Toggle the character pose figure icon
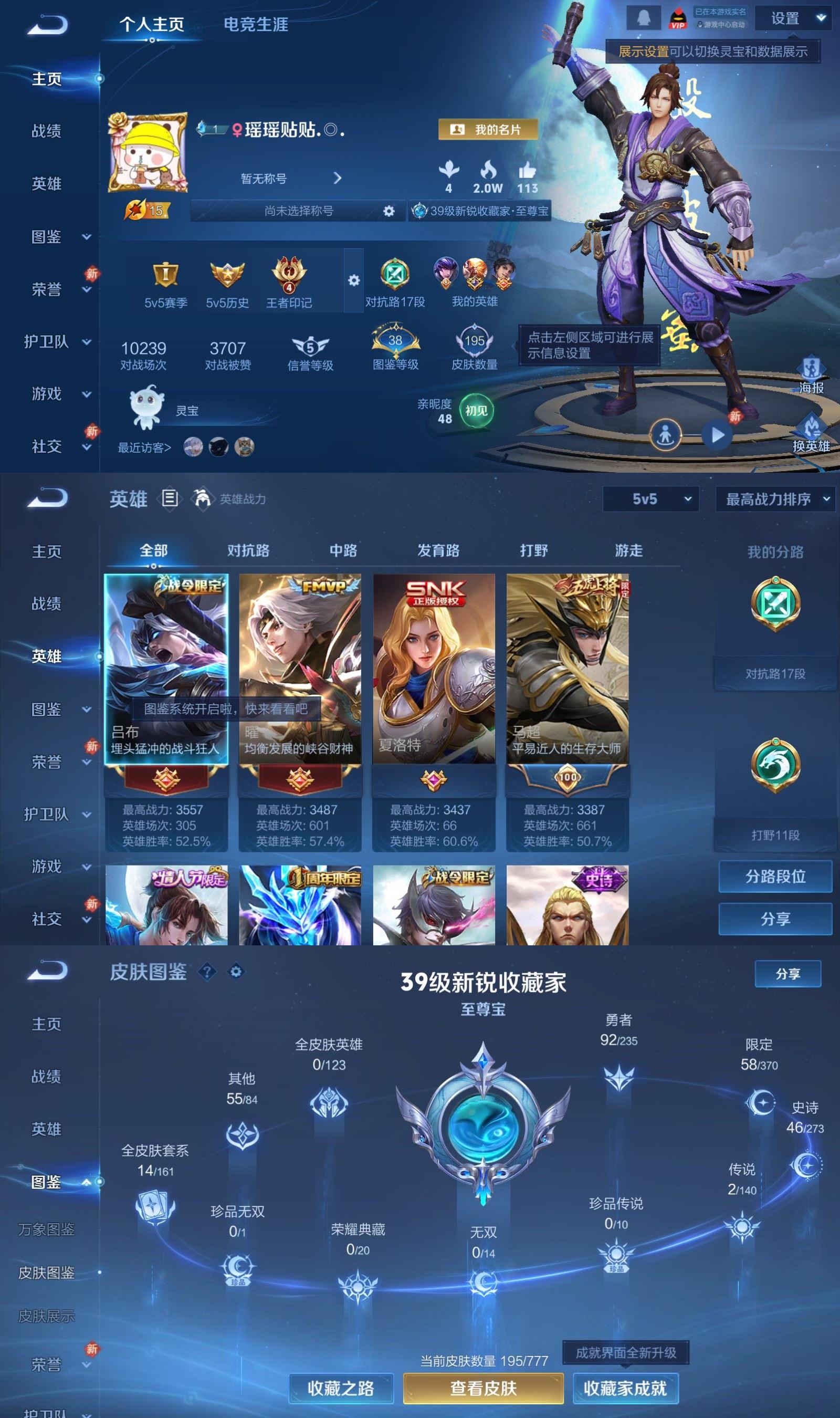Image resolution: width=840 pixels, height=1418 pixels. (667, 434)
